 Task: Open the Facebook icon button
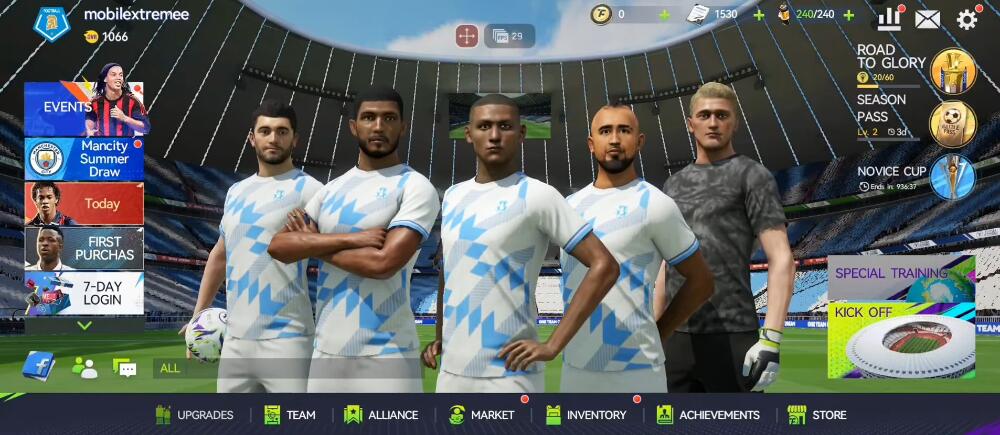point(38,367)
